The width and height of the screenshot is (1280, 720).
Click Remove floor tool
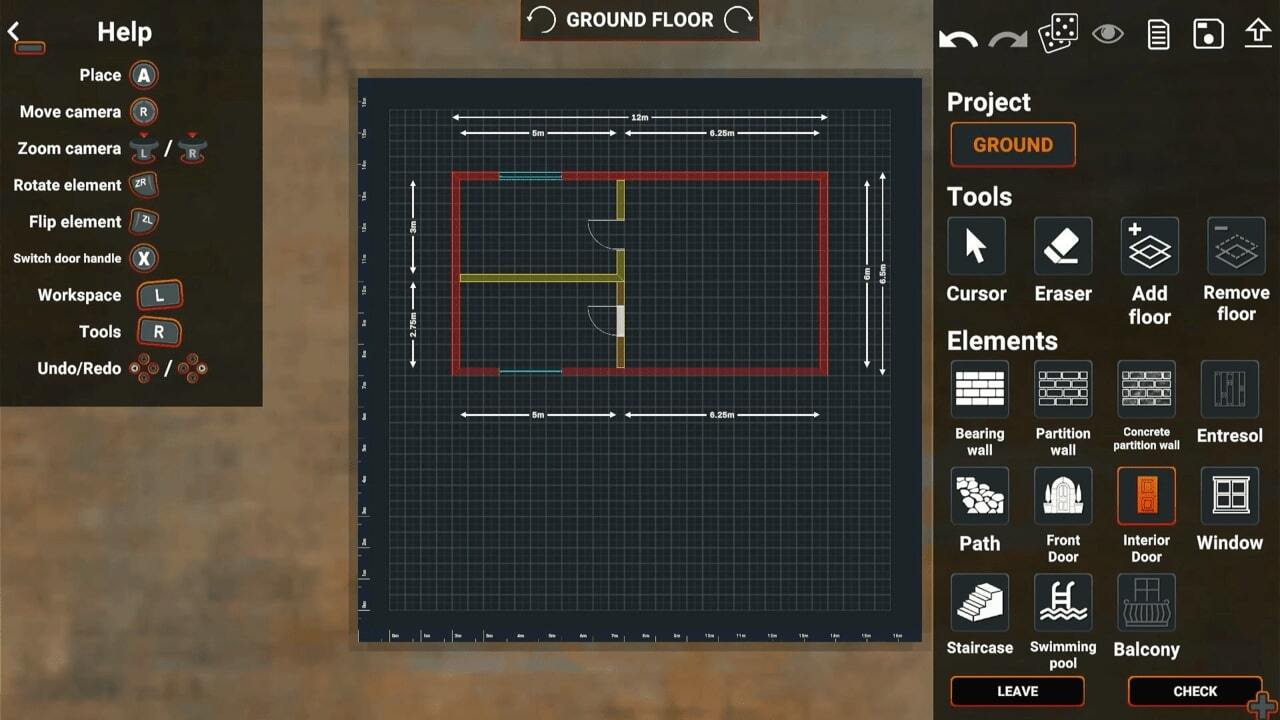coord(1234,246)
